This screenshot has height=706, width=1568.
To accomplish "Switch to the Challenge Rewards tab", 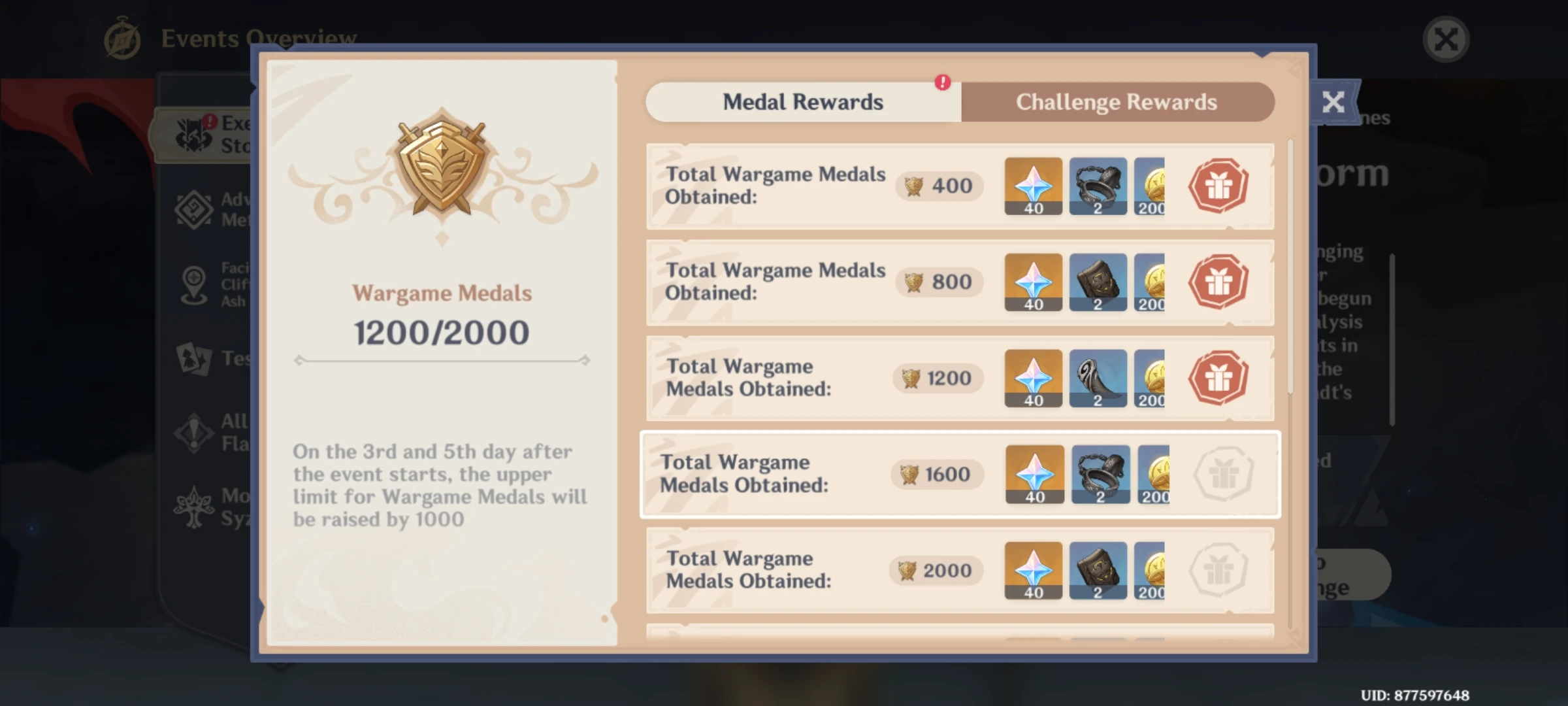I will (1117, 102).
